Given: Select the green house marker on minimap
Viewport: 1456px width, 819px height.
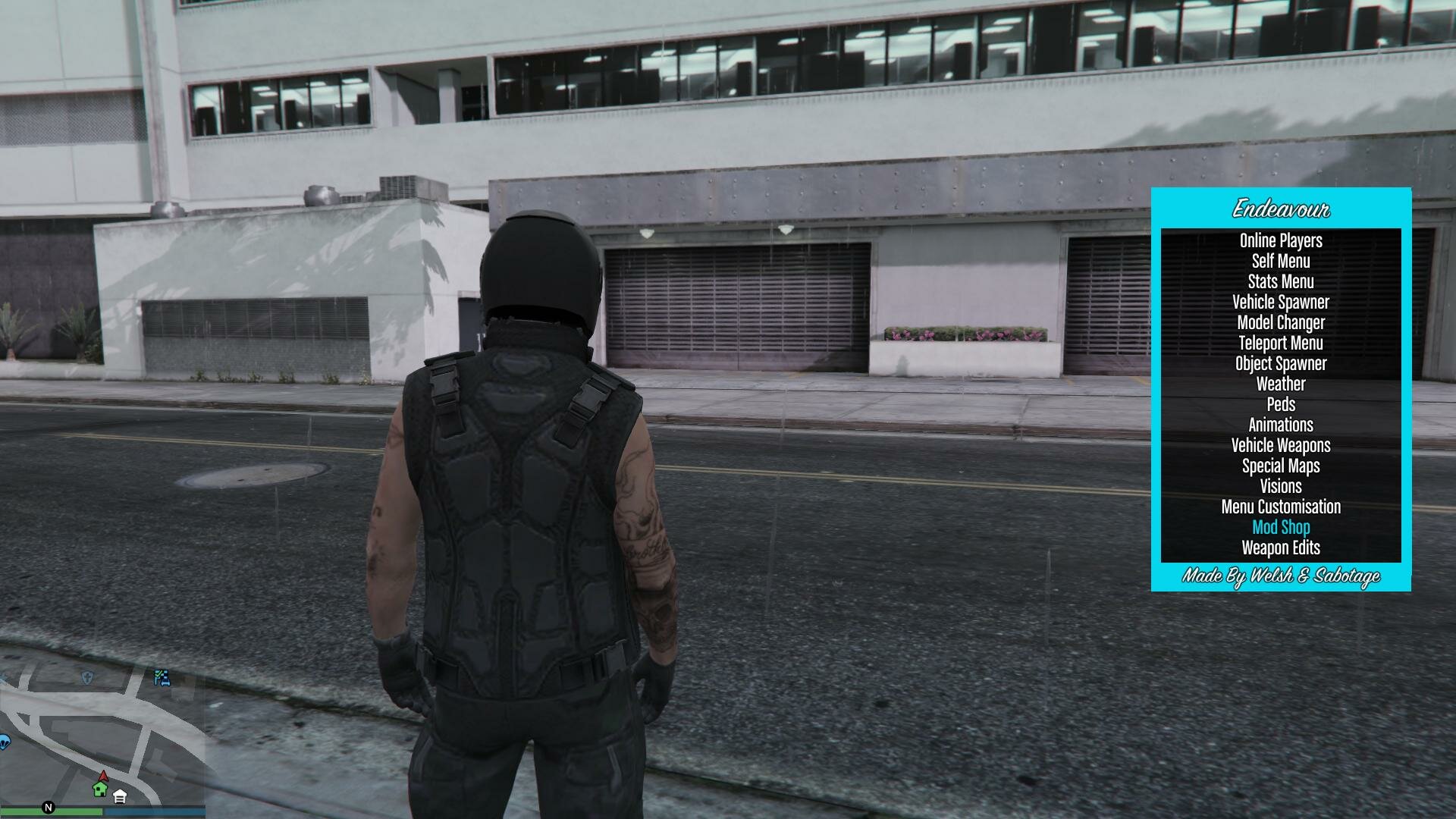Looking at the screenshot, I should pyautogui.click(x=100, y=789).
